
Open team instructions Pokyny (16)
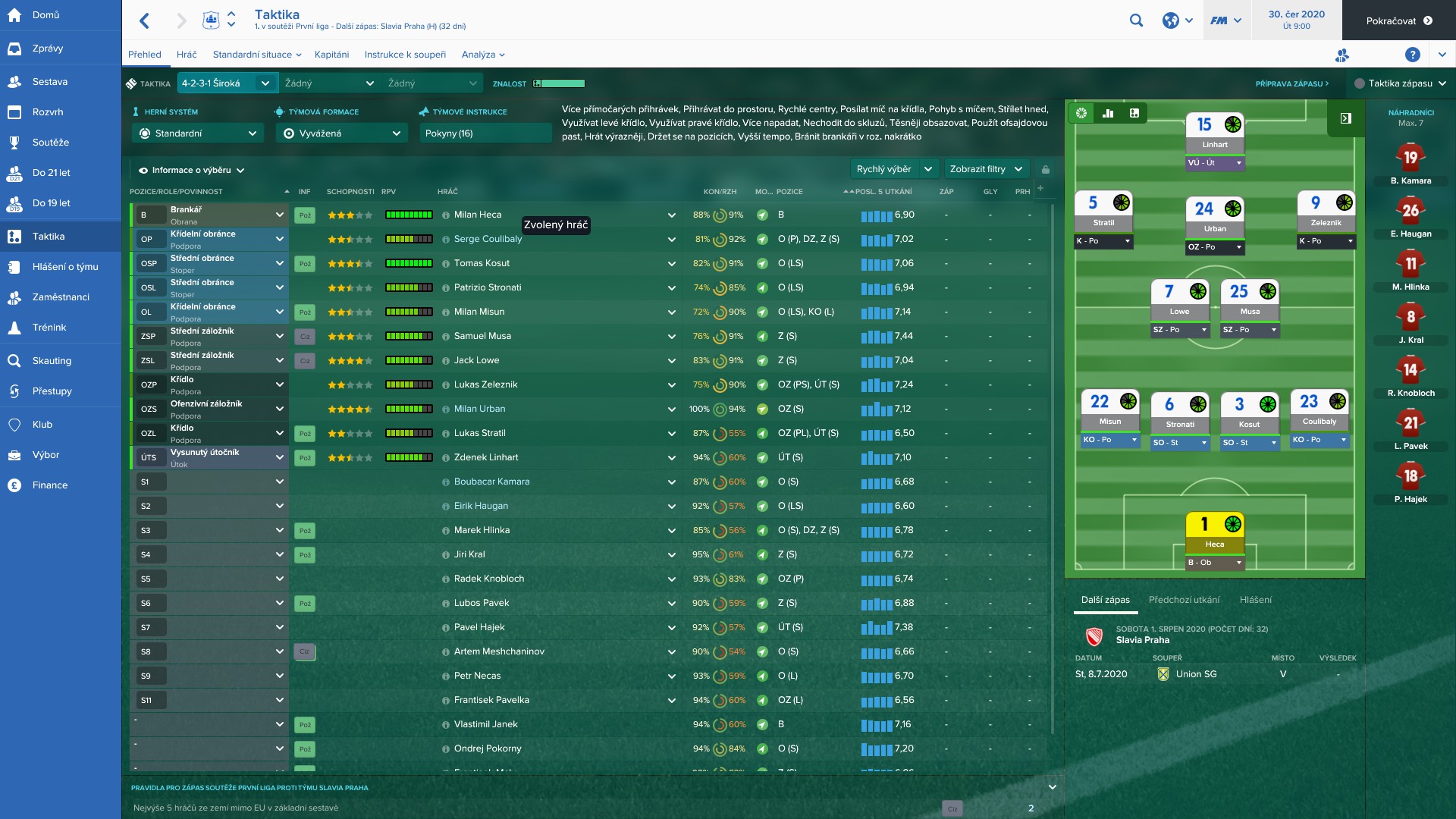click(485, 133)
